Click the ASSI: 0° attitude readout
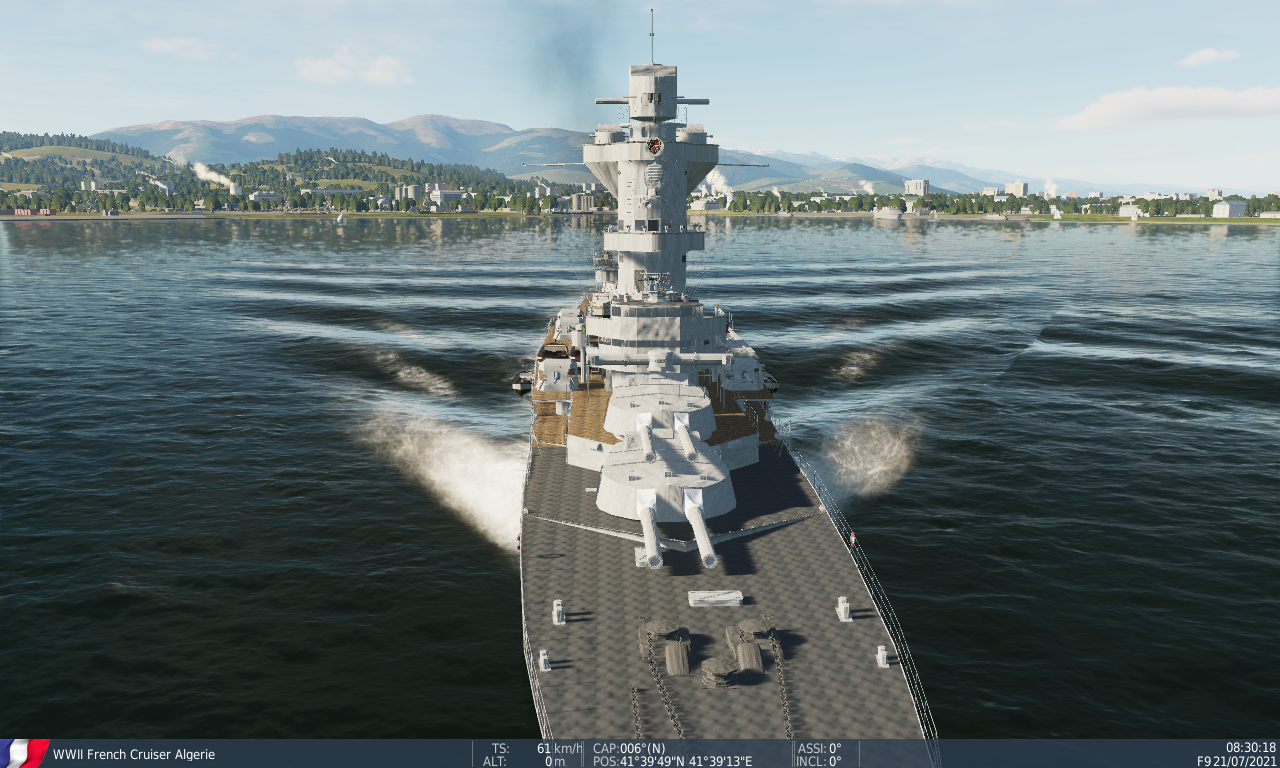The height and width of the screenshot is (768, 1280). click(817, 745)
